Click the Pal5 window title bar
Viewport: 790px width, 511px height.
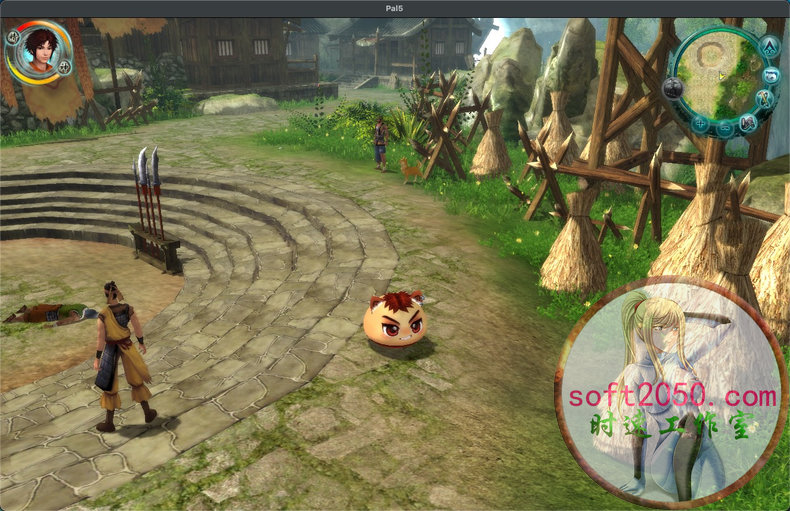click(x=395, y=8)
